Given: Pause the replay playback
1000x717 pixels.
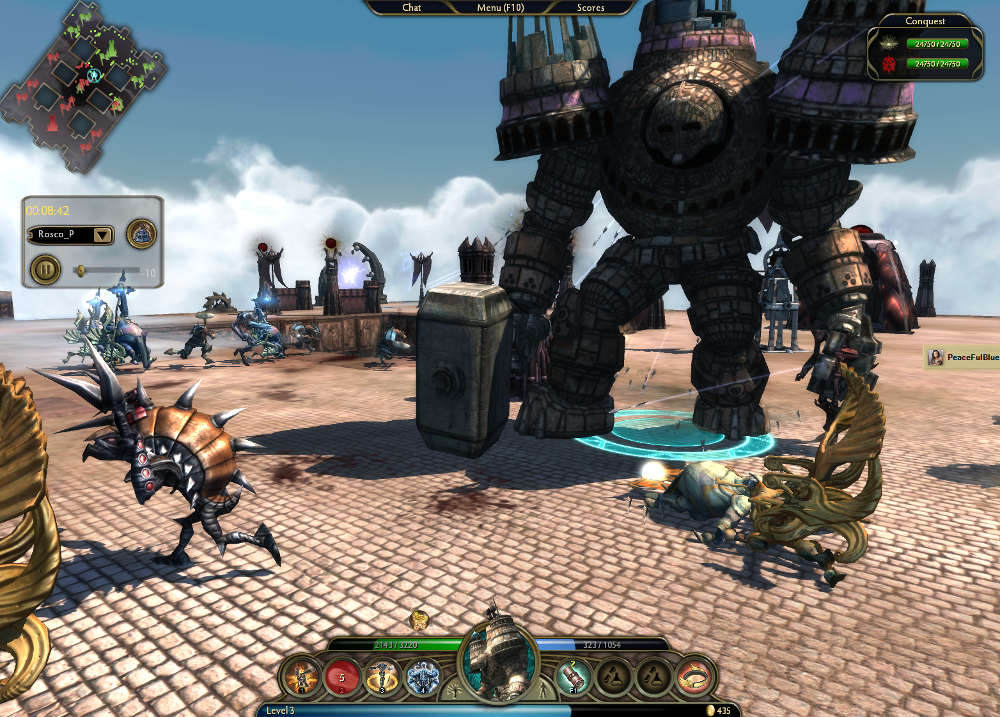Looking at the screenshot, I should [44, 268].
